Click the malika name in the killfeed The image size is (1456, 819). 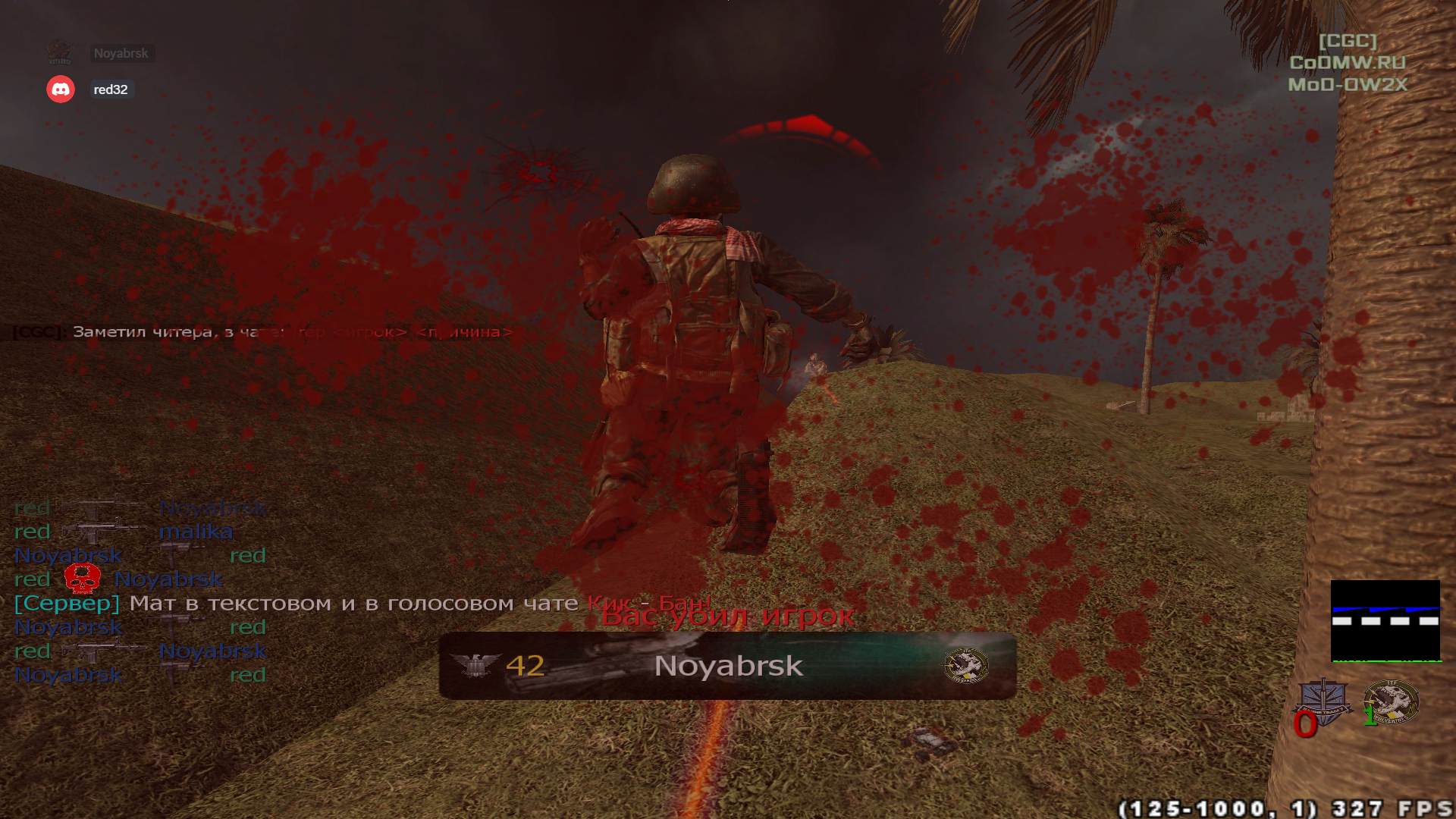coord(197,532)
